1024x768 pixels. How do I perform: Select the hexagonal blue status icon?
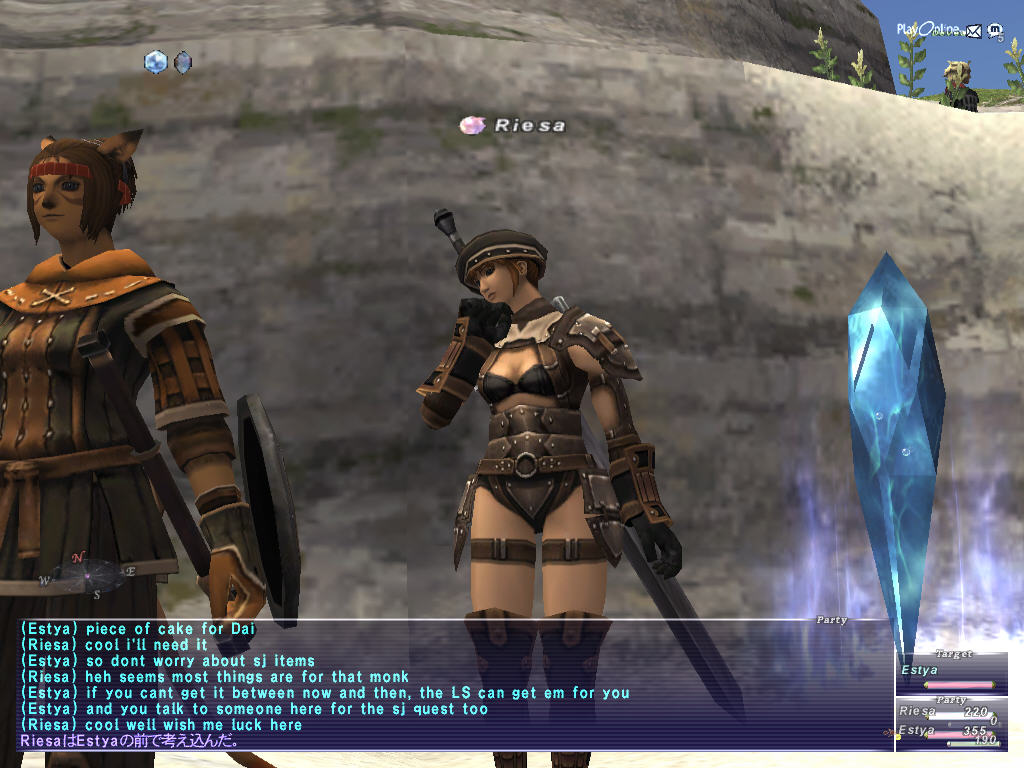[x=155, y=62]
